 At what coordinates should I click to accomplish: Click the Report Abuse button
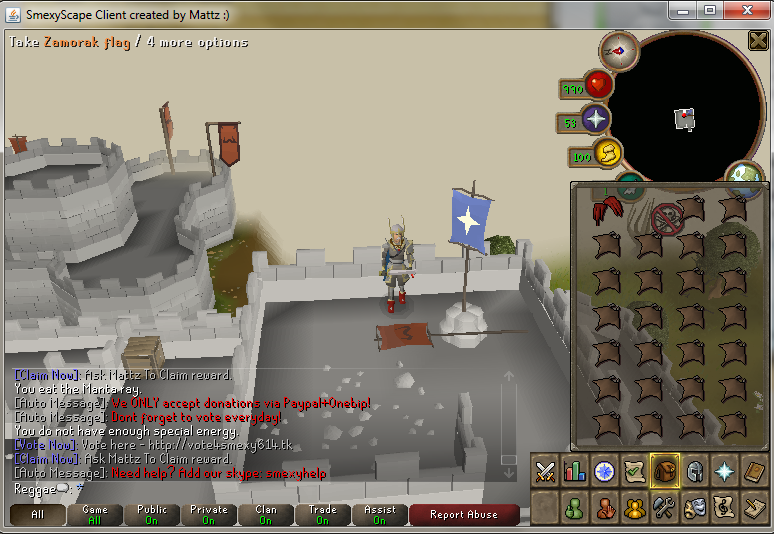[463, 514]
